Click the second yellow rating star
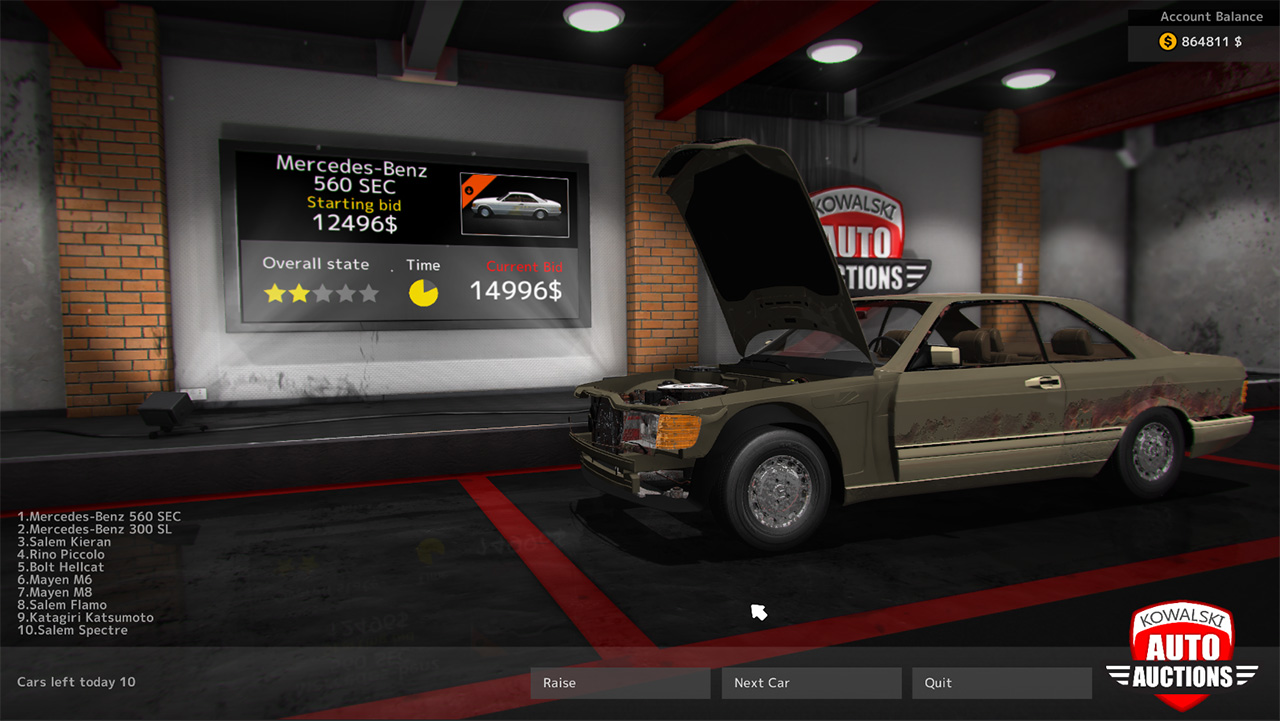Viewport: 1280px width, 721px height. click(299, 291)
